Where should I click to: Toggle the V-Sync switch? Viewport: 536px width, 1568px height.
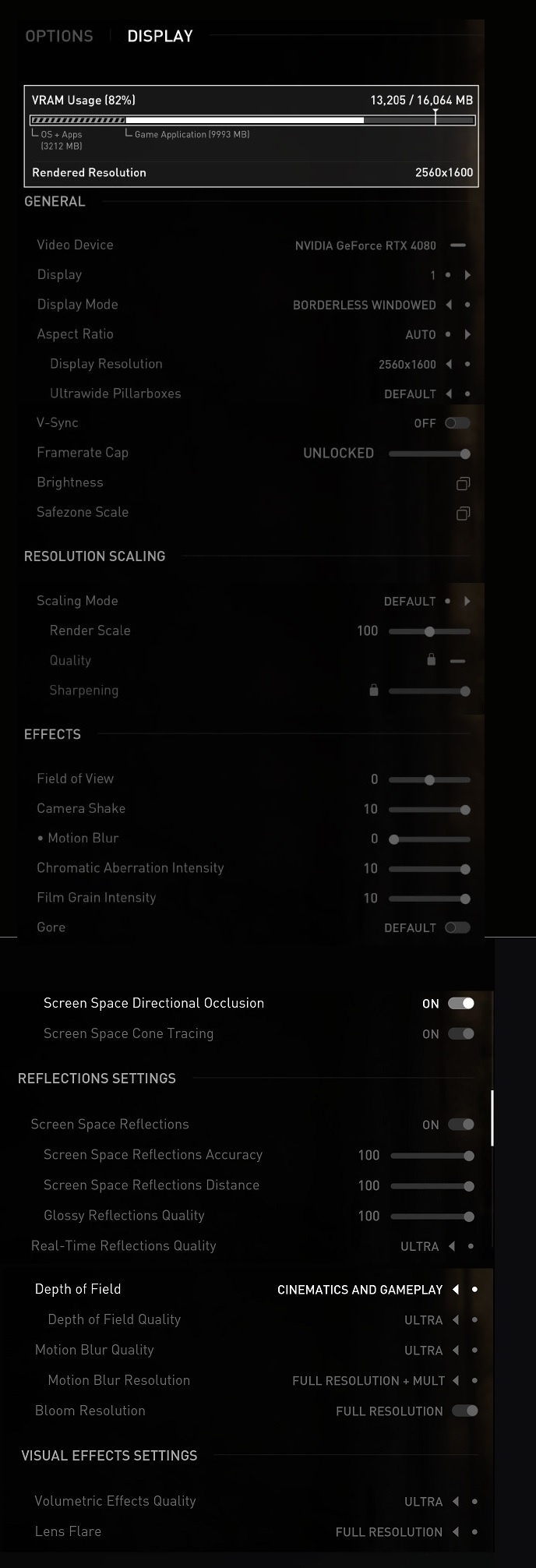pyautogui.click(x=457, y=423)
